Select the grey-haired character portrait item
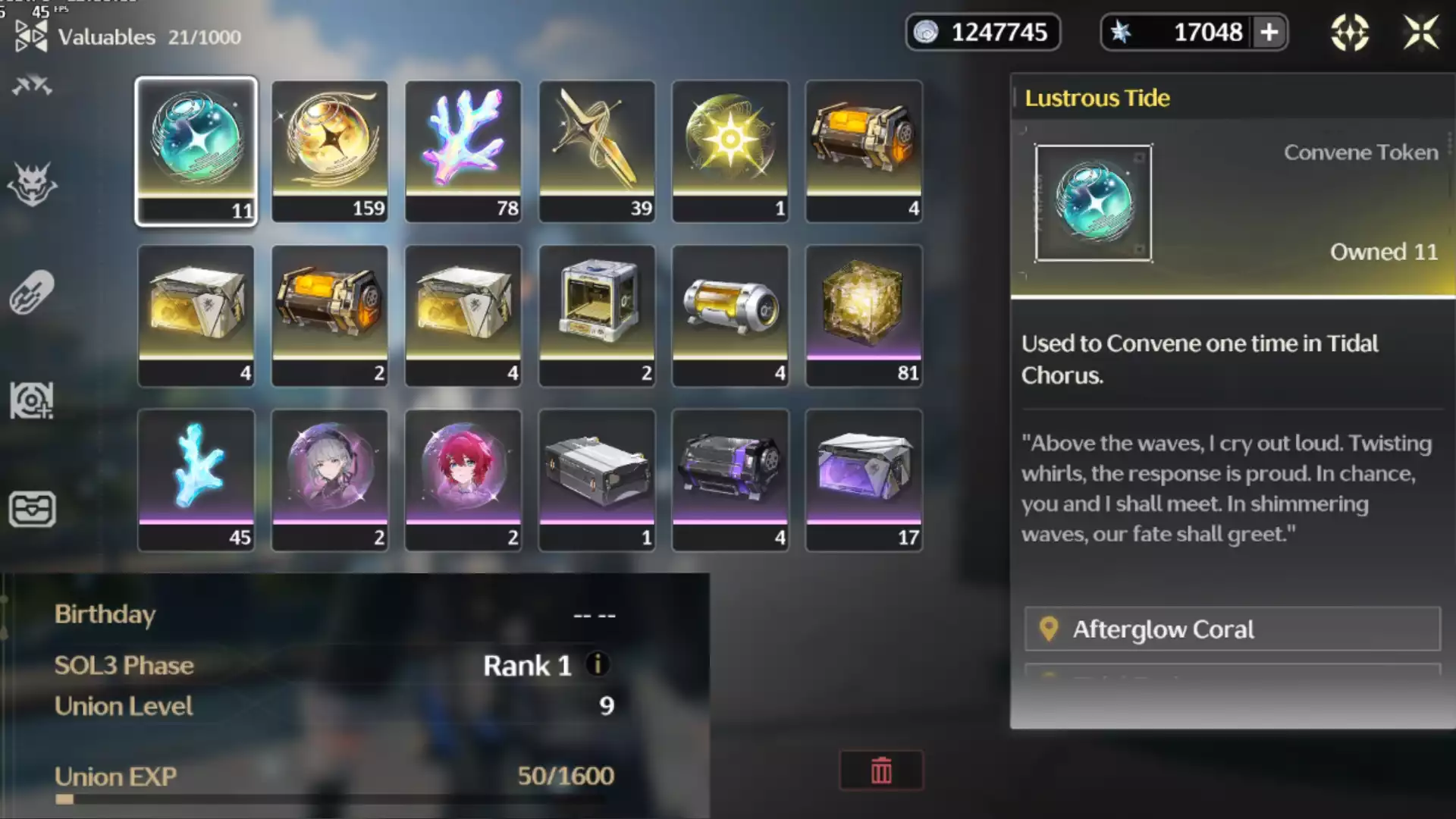This screenshot has width=1456, height=819. click(330, 479)
